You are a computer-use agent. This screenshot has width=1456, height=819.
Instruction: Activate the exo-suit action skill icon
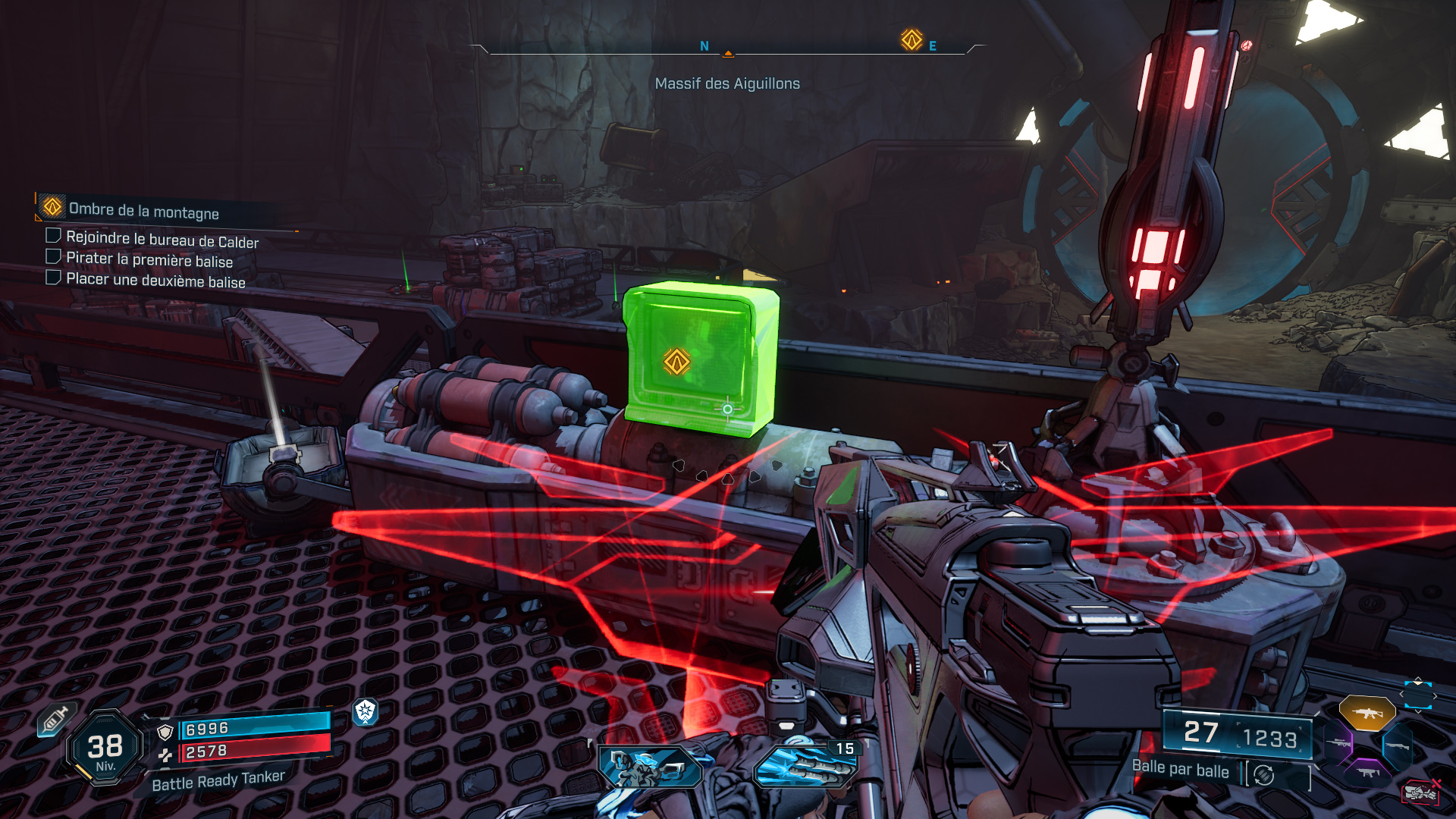coord(650,767)
